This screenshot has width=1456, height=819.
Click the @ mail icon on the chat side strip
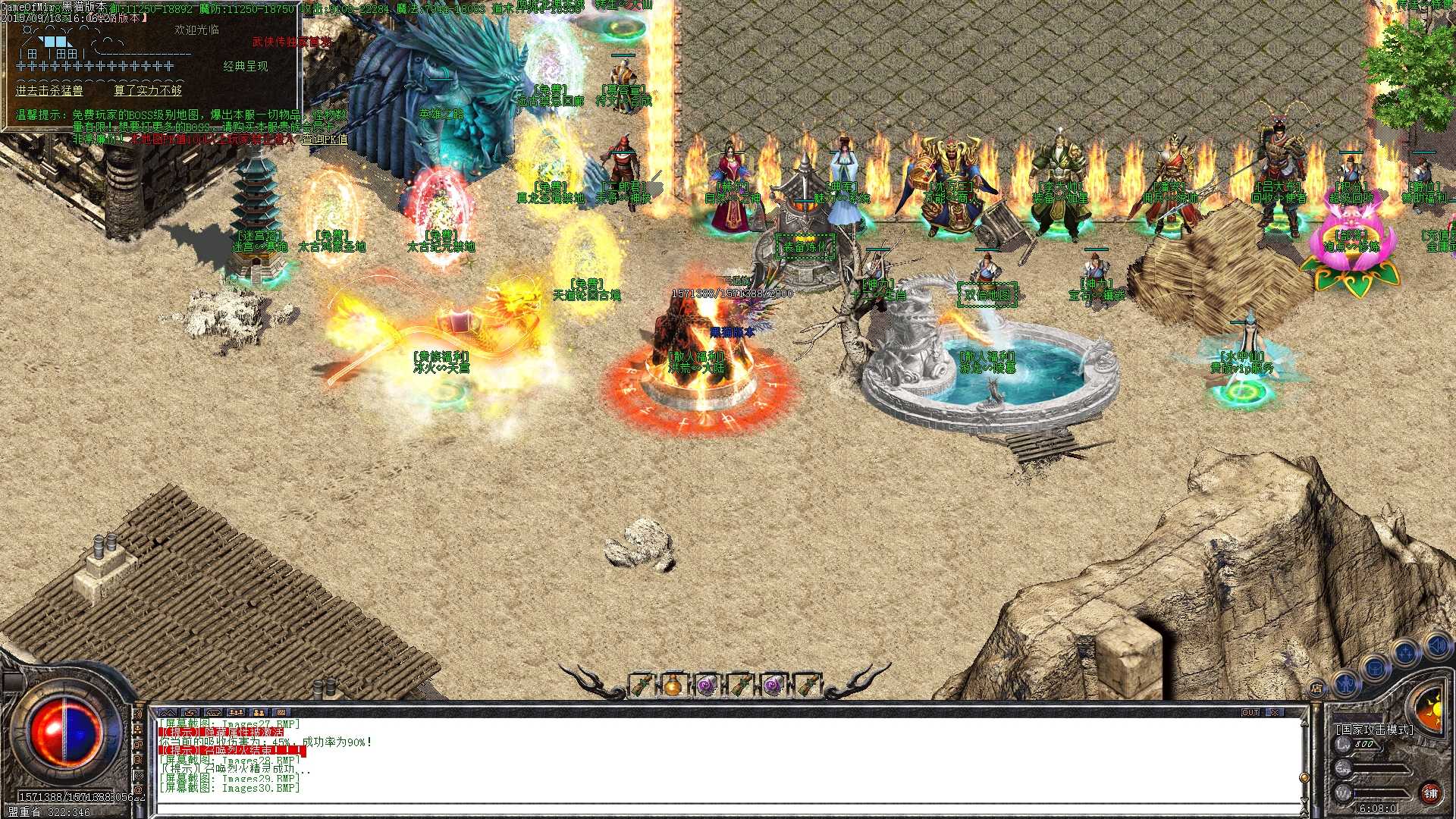tap(139, 789)
